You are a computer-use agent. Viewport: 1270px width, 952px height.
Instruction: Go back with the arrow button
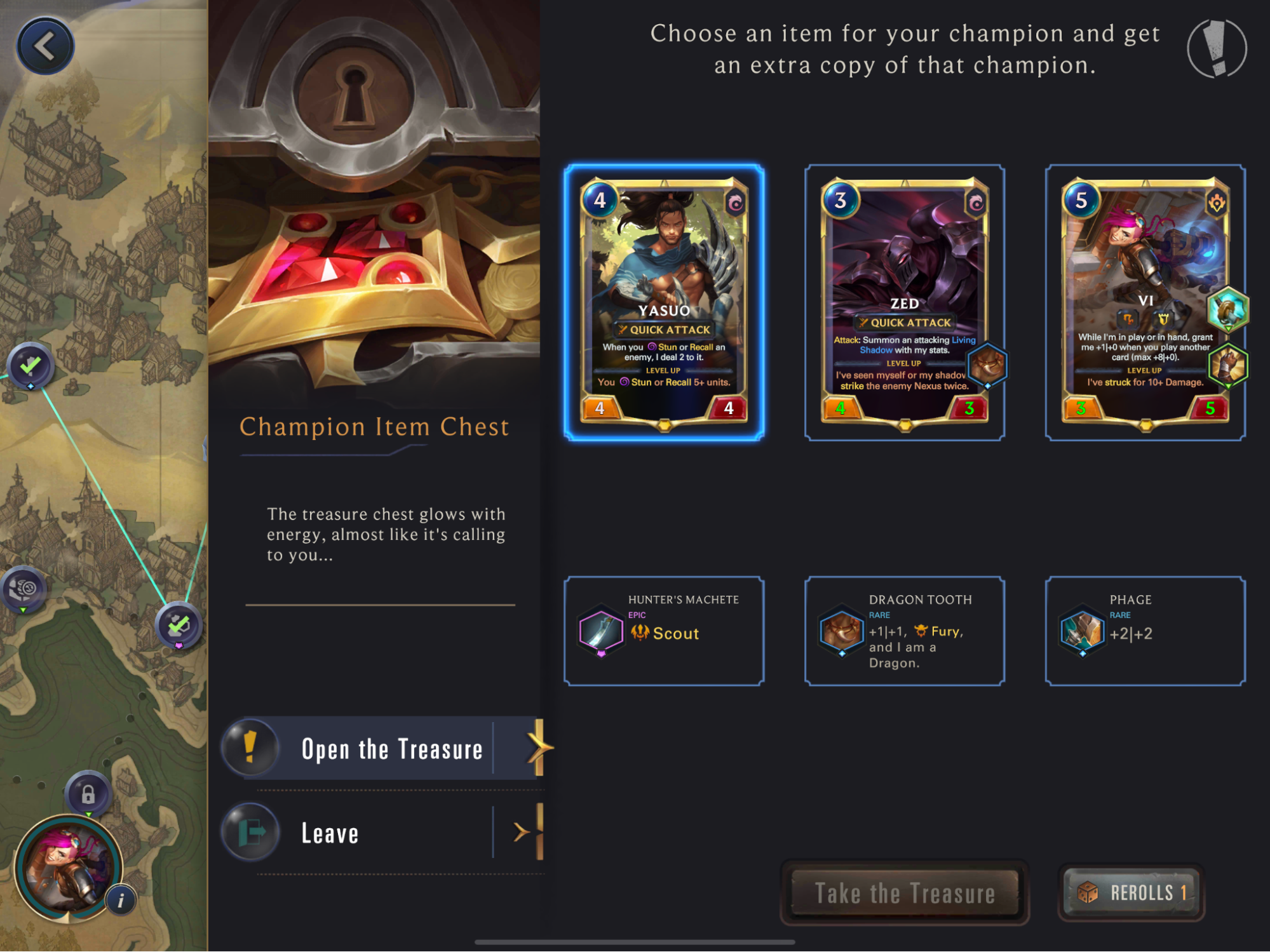tap(45, 46)
